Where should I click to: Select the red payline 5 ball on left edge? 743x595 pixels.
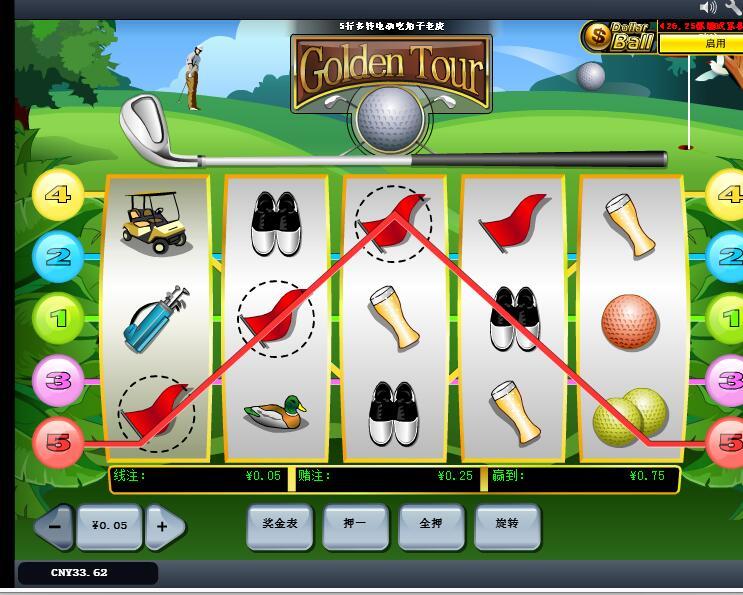click(x=58, y=441)
